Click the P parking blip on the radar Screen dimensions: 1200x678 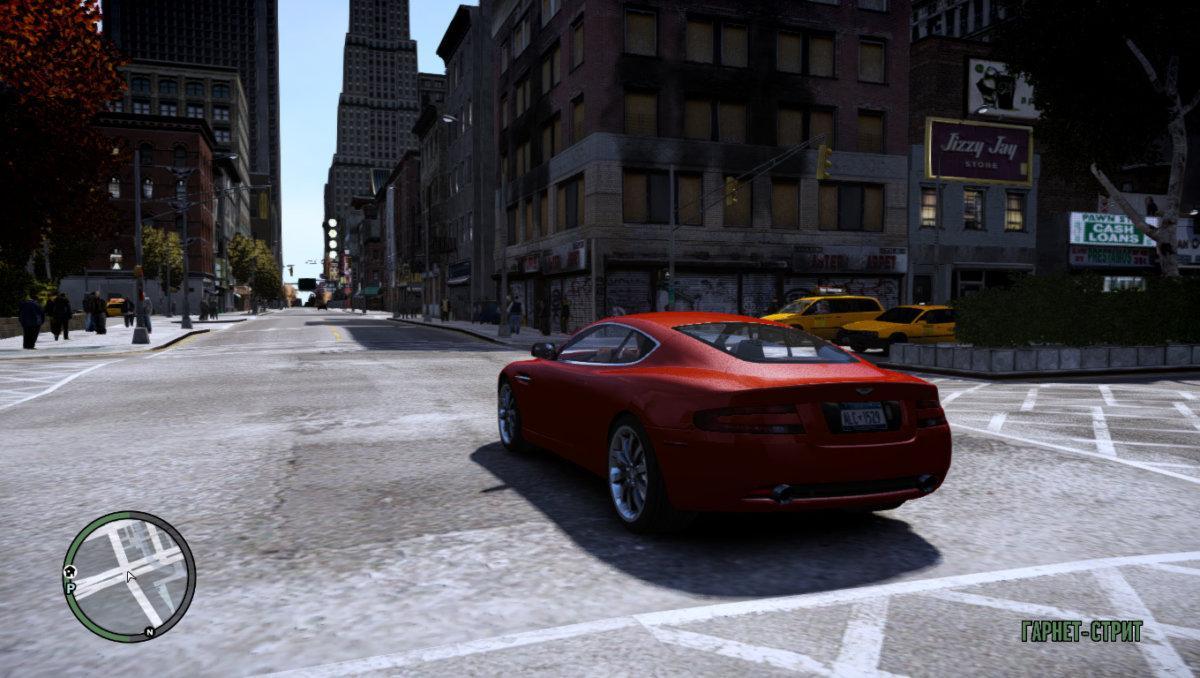pos(70,587)
